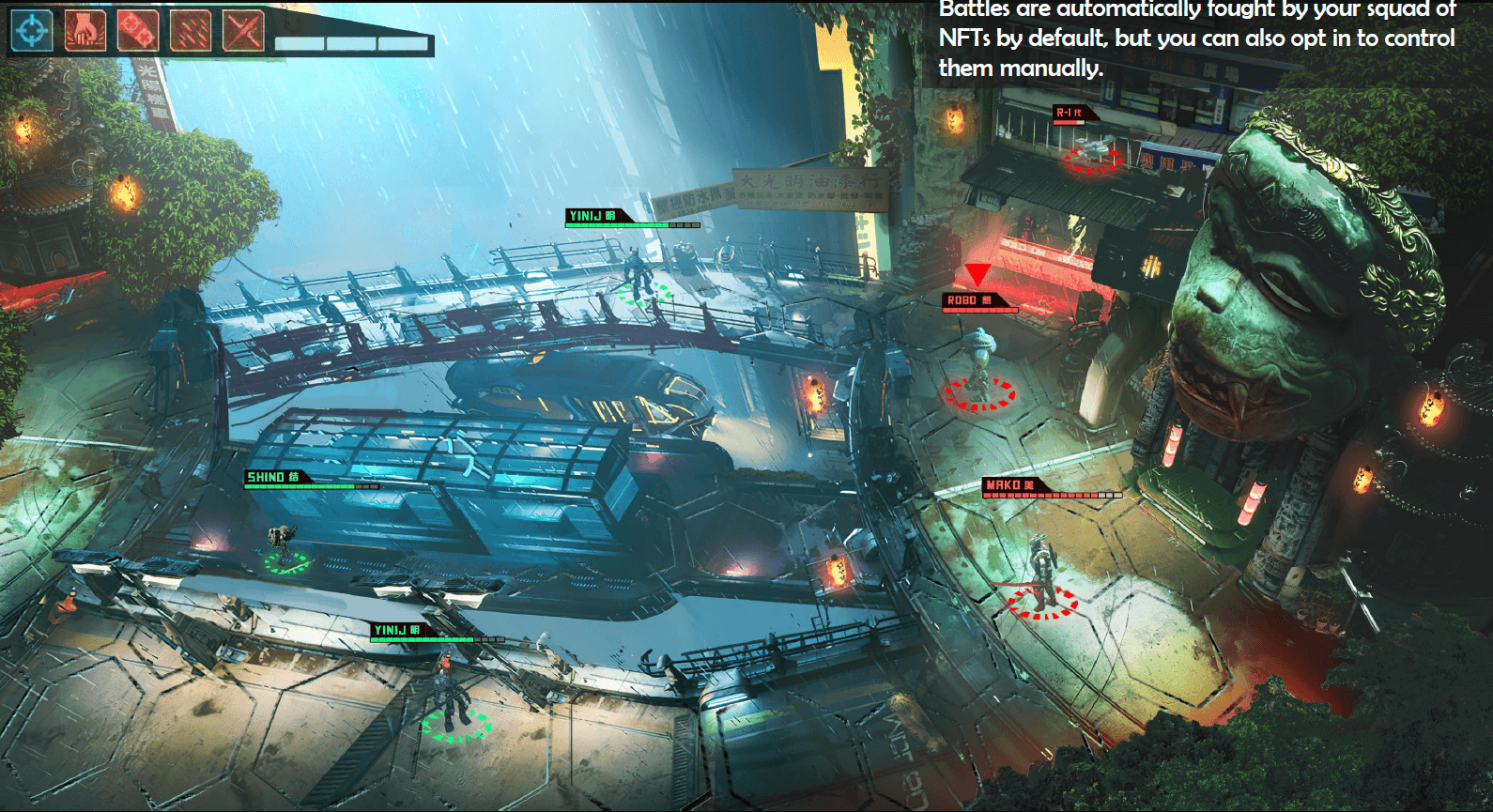Image resolution: width=1493 pixels, height=812 pixels.
Task: Select the ROBO enemy nameplate
Action: click(965, 298)
